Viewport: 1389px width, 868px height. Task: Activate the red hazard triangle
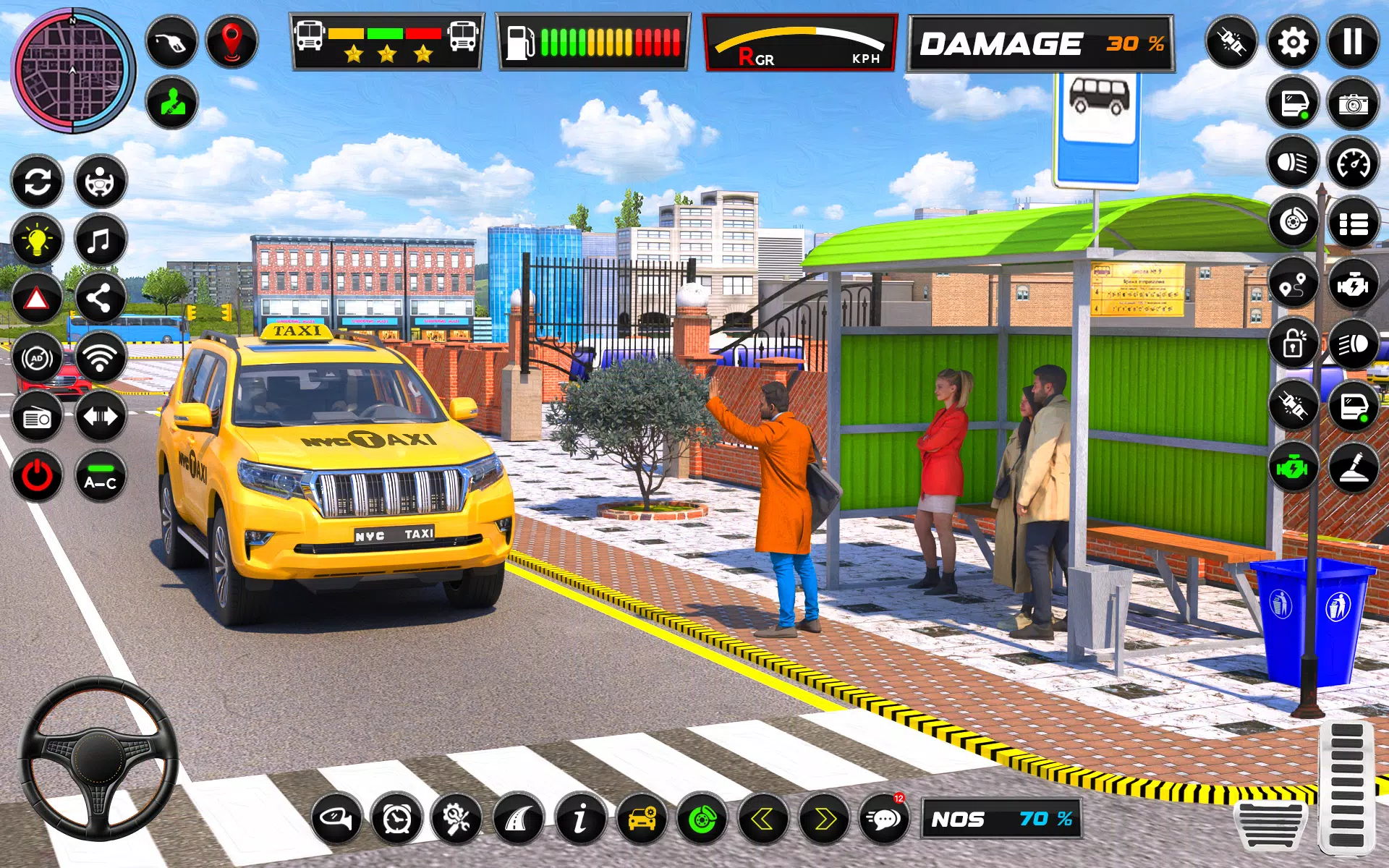click(38, 299)
